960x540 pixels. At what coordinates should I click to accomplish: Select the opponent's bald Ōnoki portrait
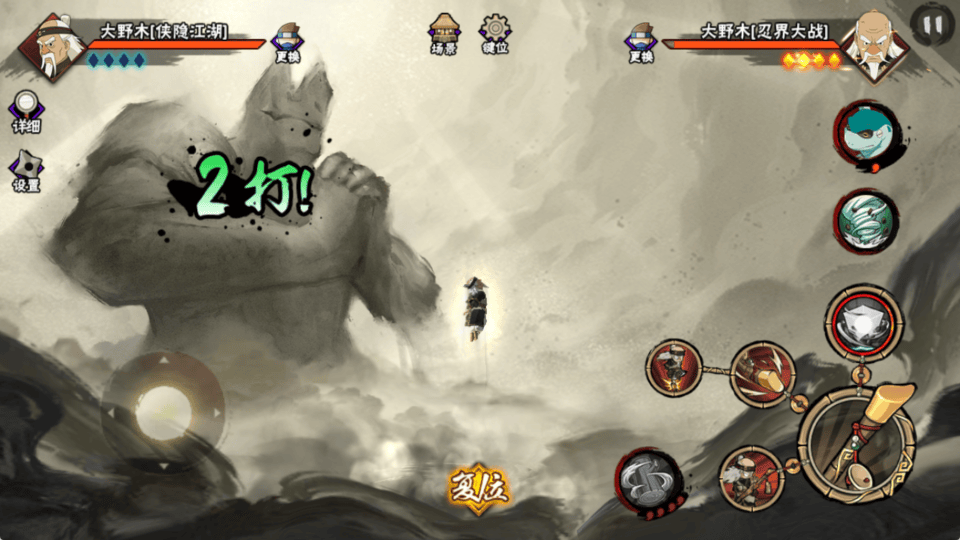tap(874, 46)
